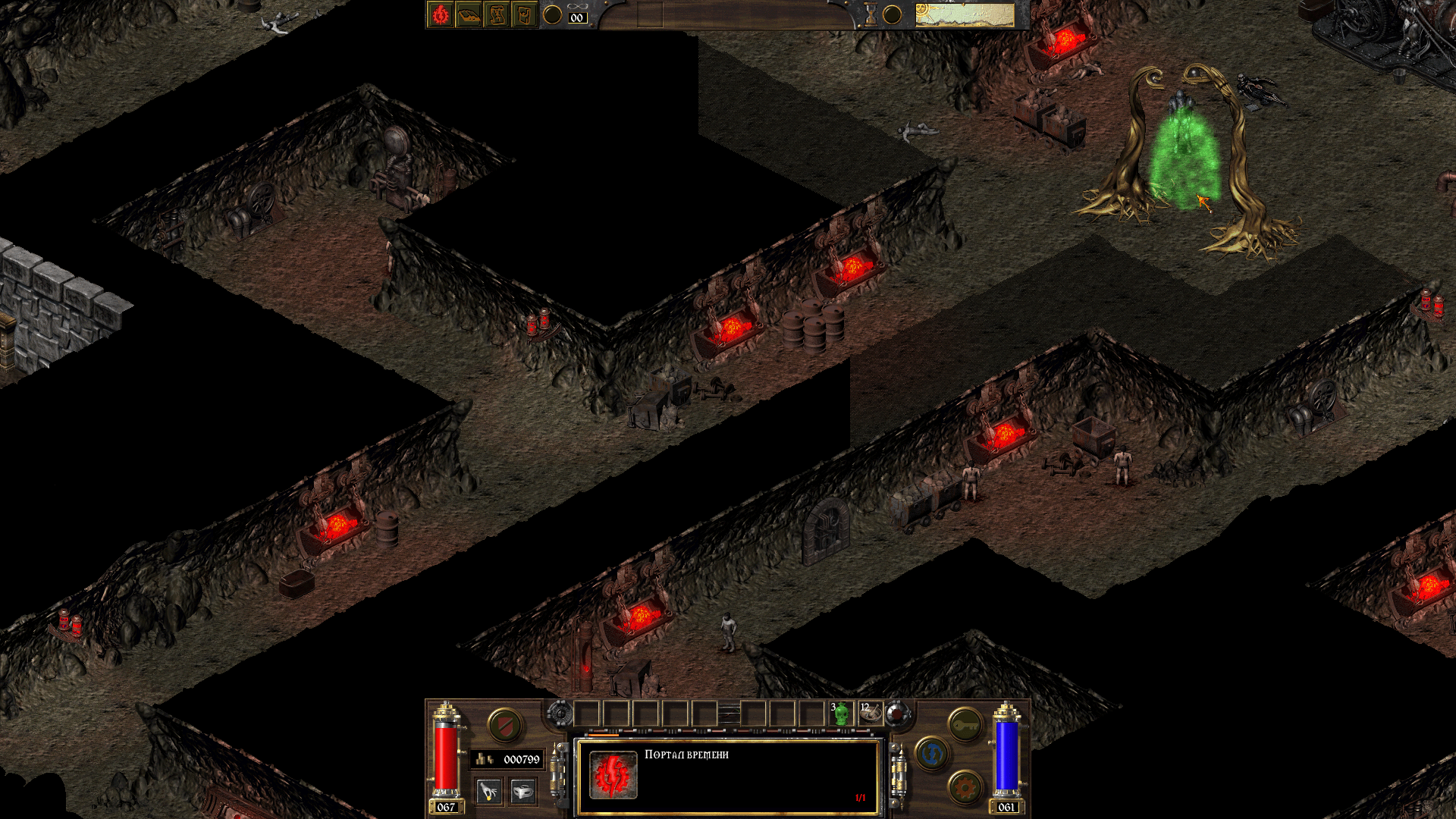Screen dimensions: 1456x819
Task: Activate the mask prowling skill
Action: click(522, 792)
